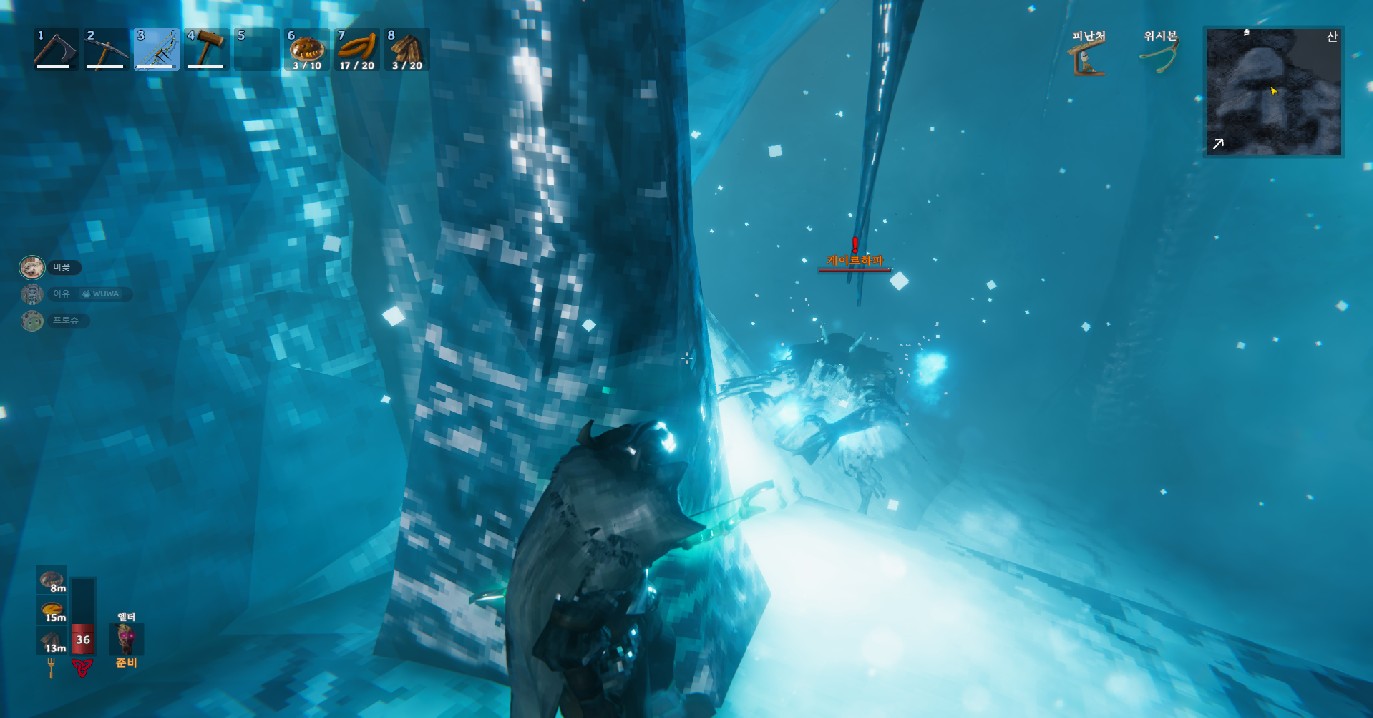Image resolution: width=1373 pixels, height=718 pixels.
Task: Select the axe in hotbar slot 1
Action: (56, 49)
